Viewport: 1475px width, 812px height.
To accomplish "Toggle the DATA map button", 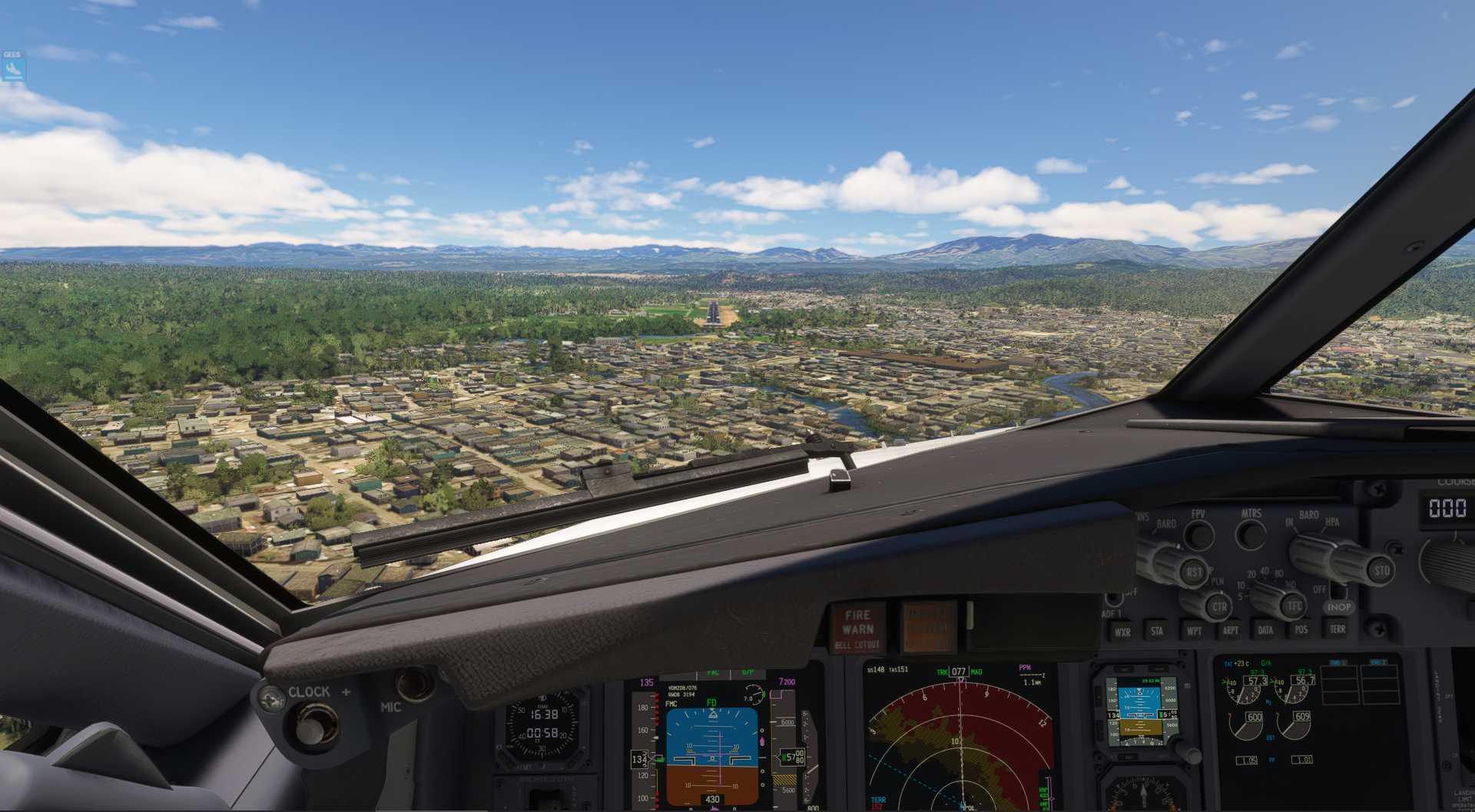I will [1265, 630].
